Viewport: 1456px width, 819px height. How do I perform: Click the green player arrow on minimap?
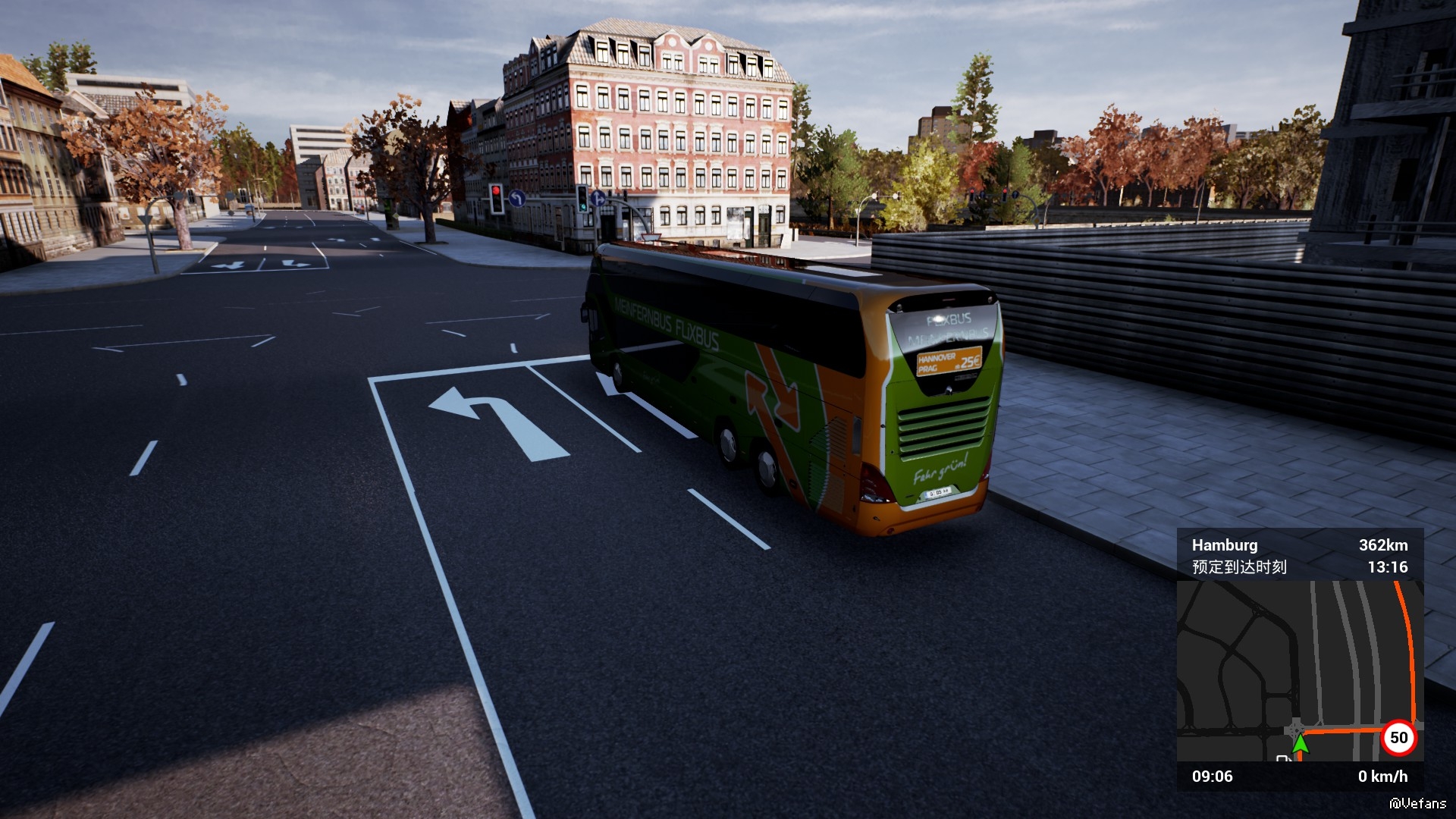[x=1300, y=744]
